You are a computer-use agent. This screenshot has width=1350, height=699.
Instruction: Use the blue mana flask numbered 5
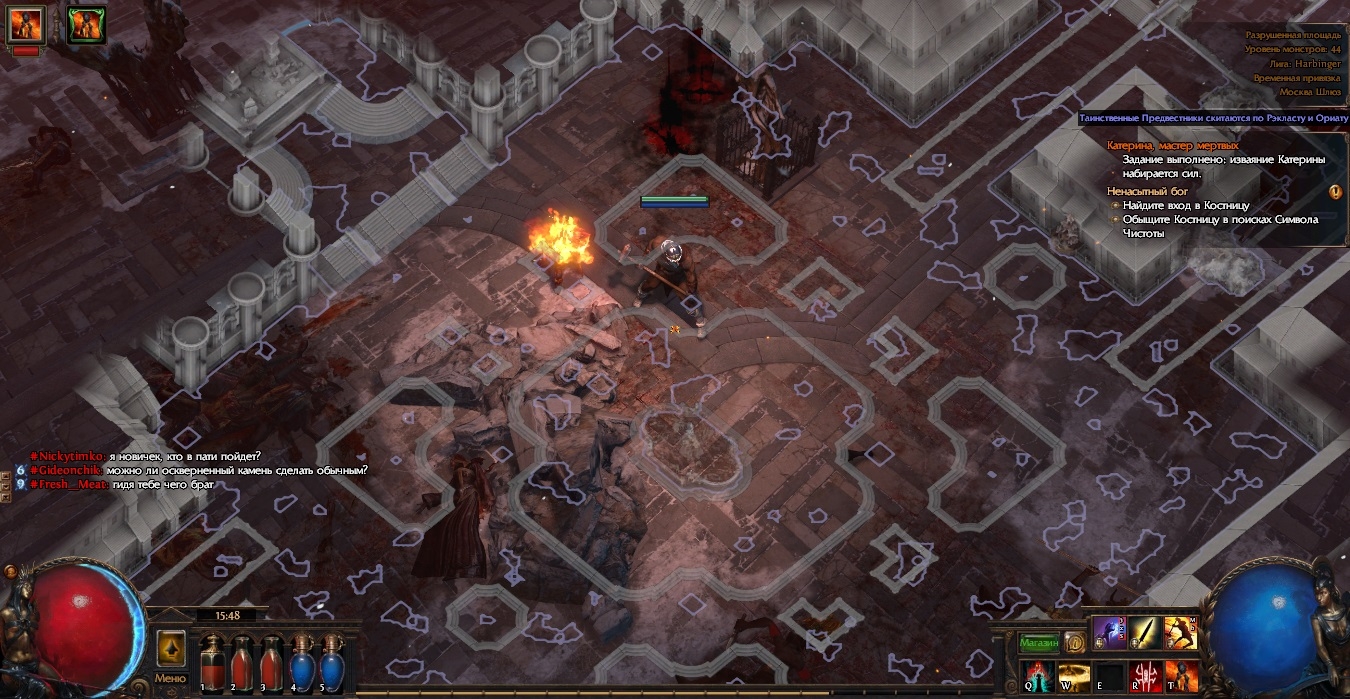tap(329, 663)
